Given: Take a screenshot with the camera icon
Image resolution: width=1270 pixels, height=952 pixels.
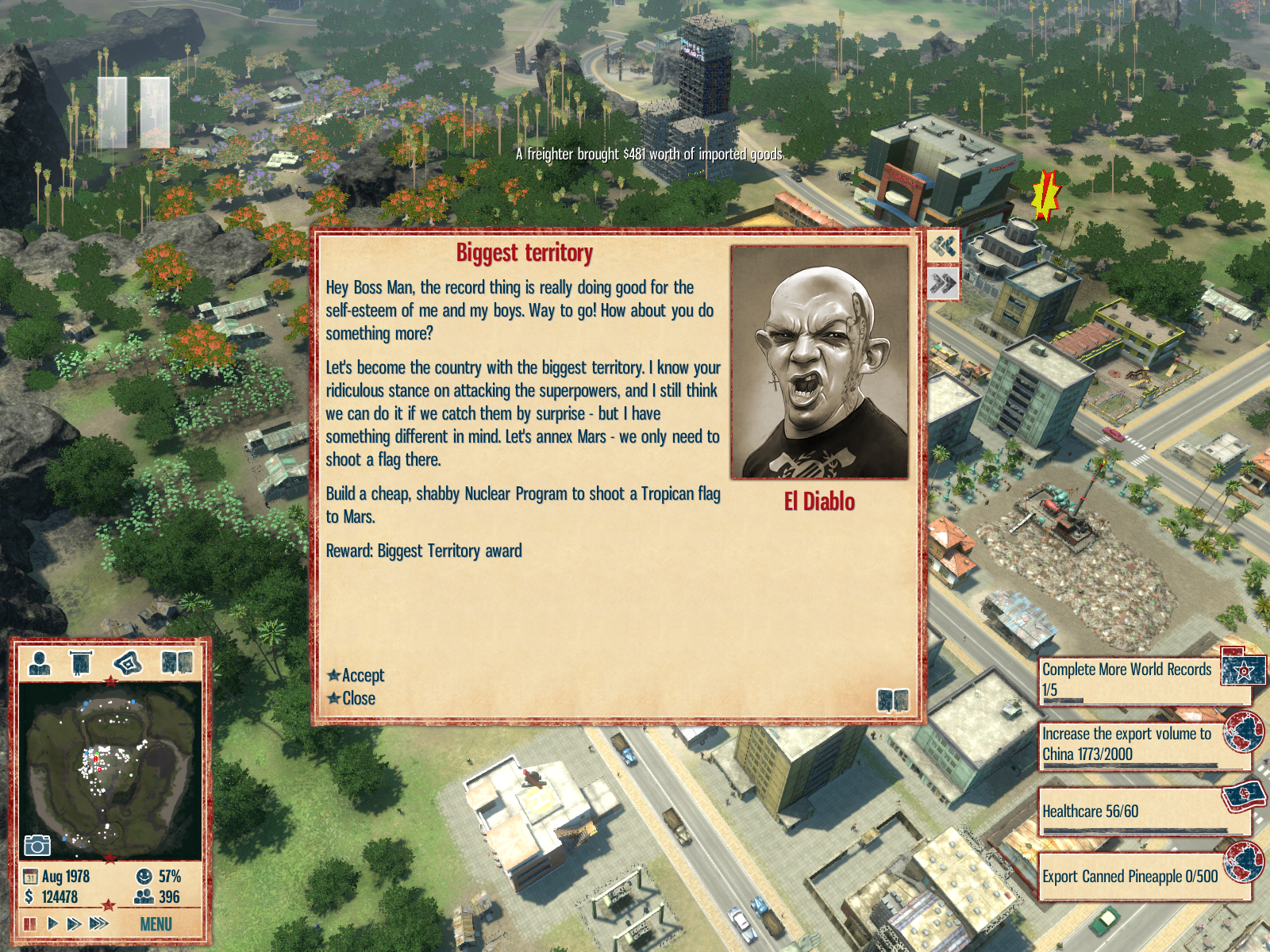Looking at the screenshot, I should coord(37,845).
